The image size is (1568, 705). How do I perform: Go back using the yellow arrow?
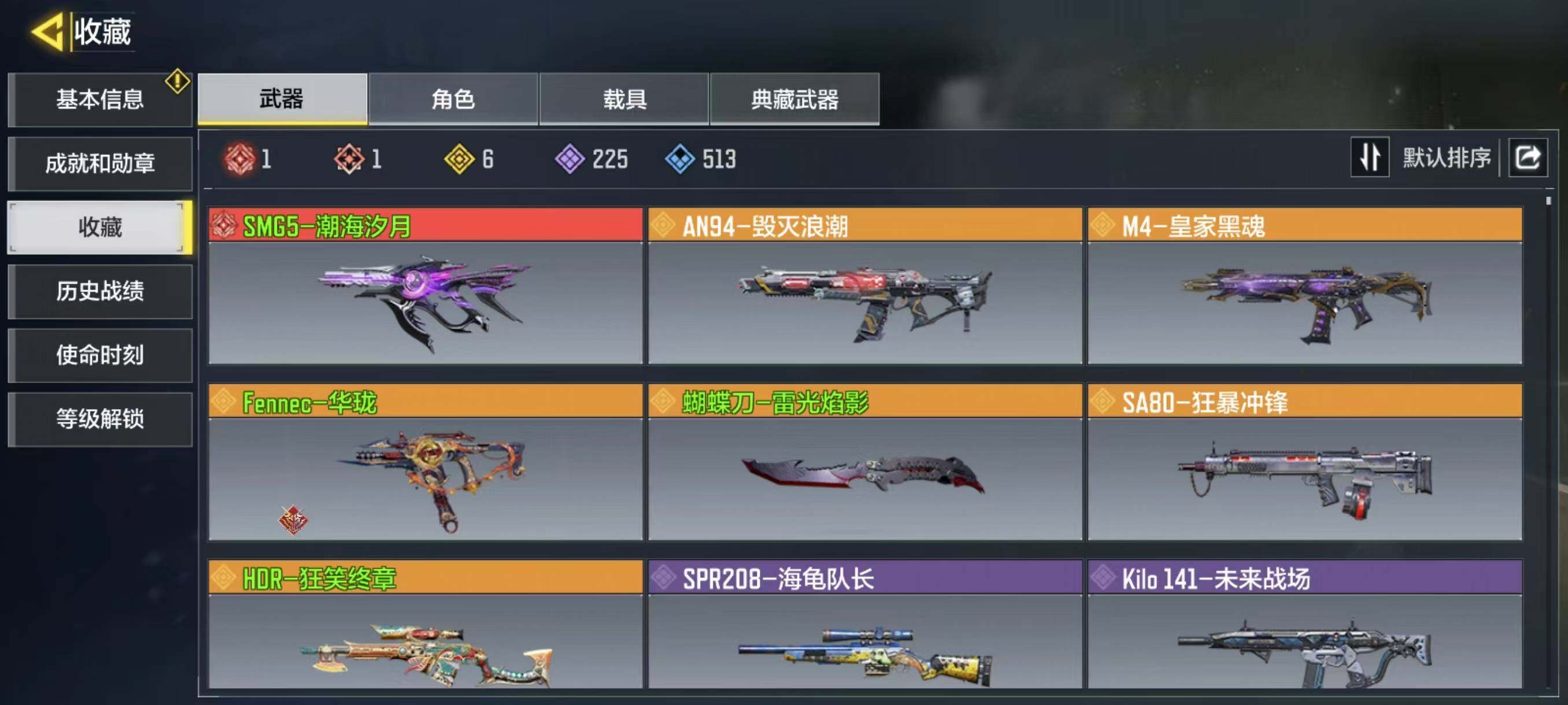point(47,32)
